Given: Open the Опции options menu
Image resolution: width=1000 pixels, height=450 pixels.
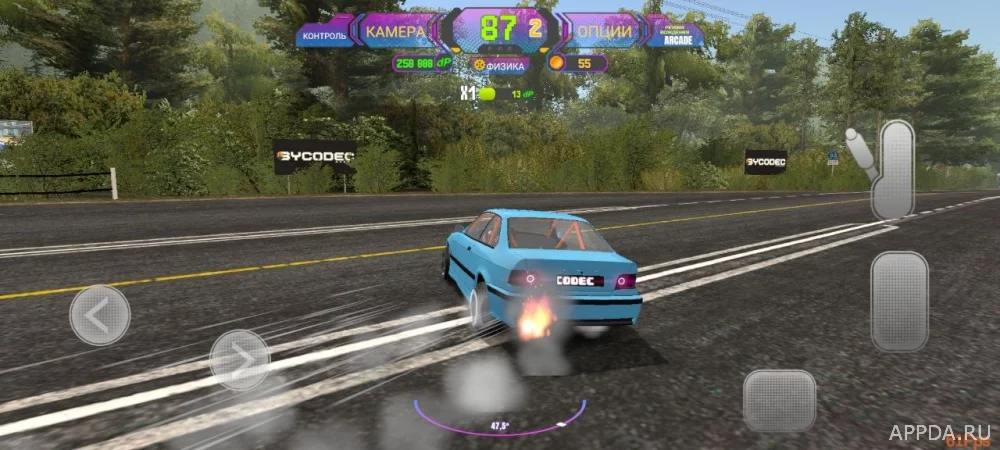Looking at the screenshot, I should click(603, 31).
